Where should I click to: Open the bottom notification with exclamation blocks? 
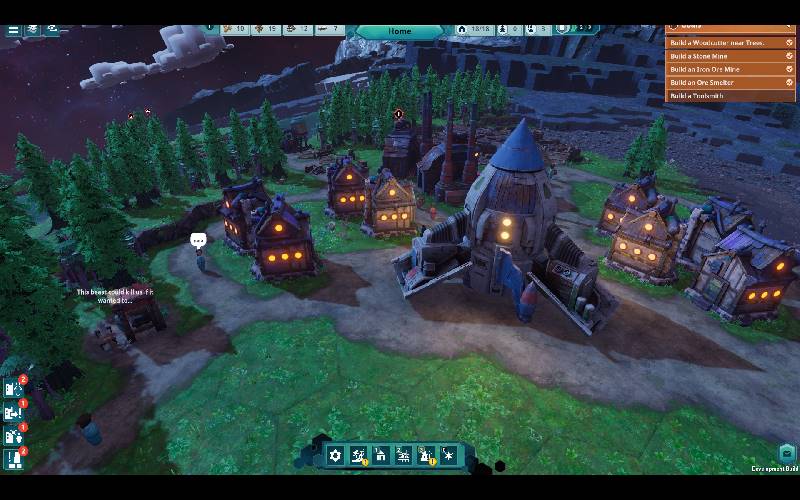coord(13,460)
